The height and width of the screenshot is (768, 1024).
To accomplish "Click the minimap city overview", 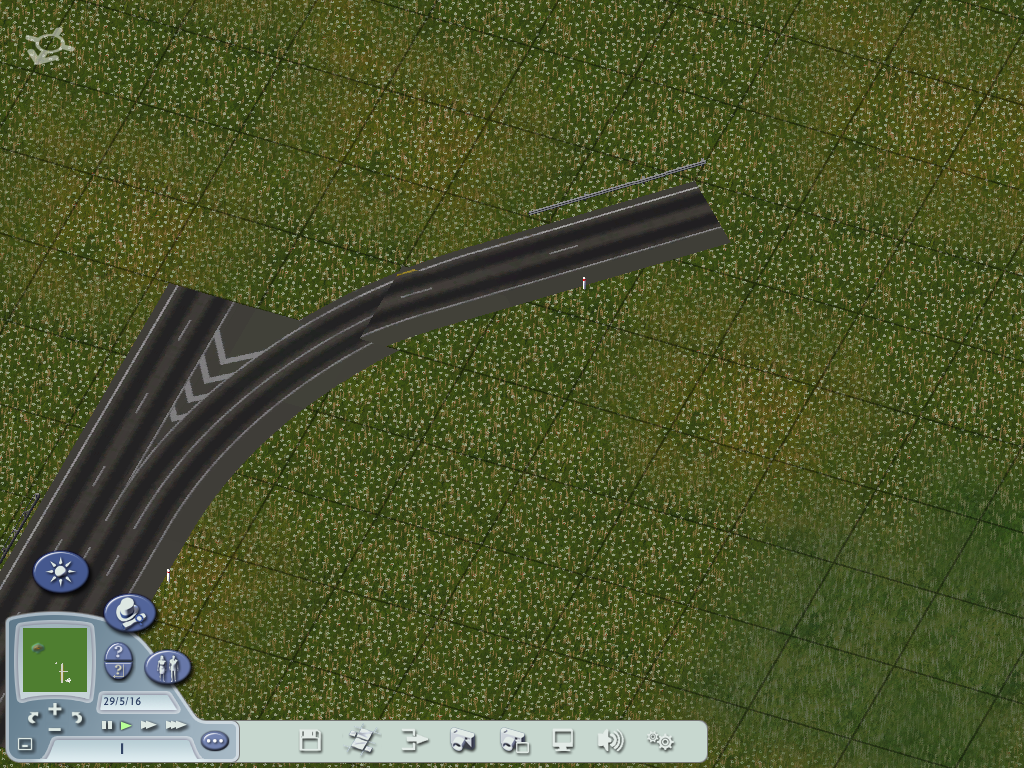I will tap(54, 660).
